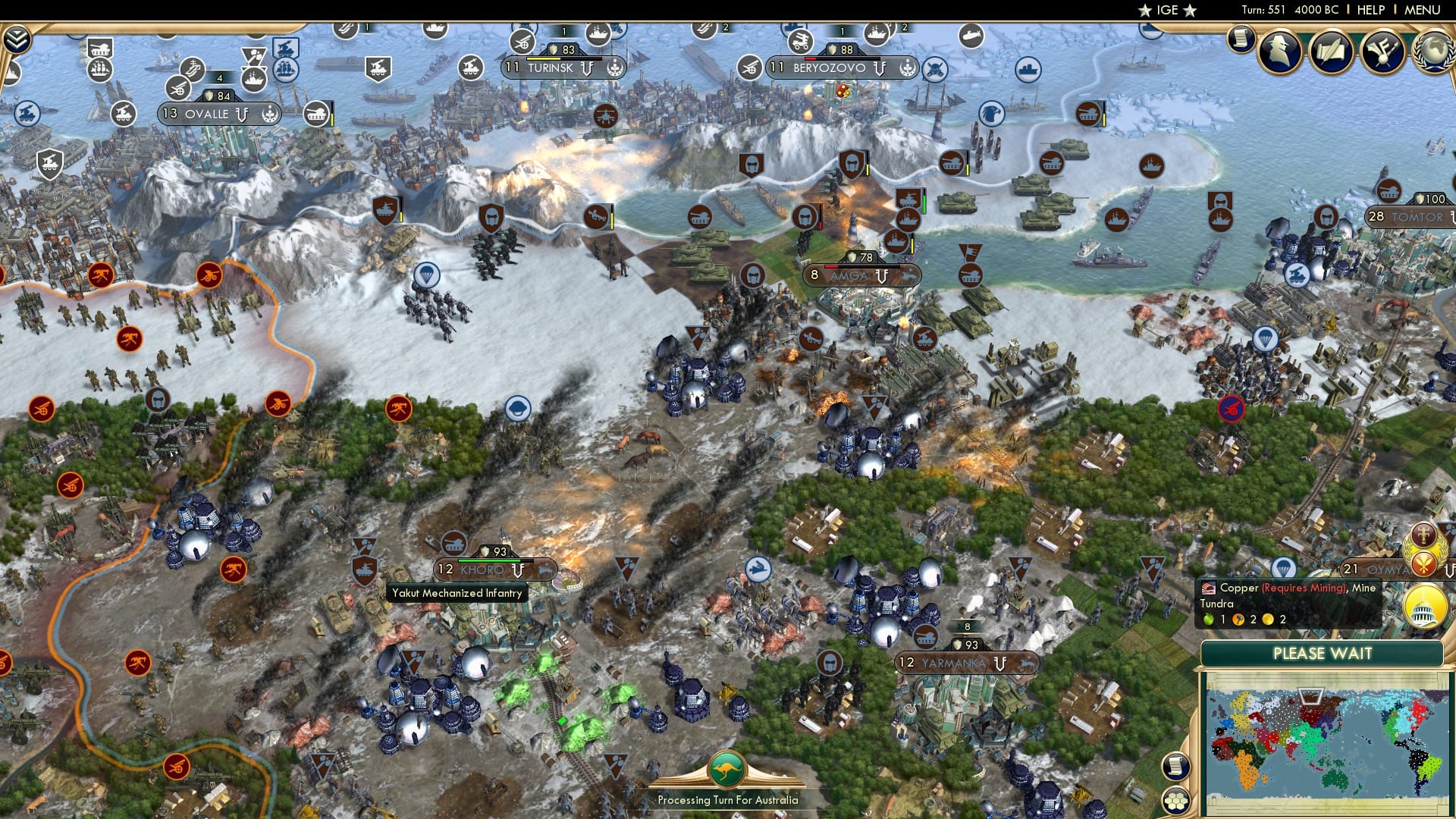Open the Culture overview icon in top-right

coord(1382,53)
